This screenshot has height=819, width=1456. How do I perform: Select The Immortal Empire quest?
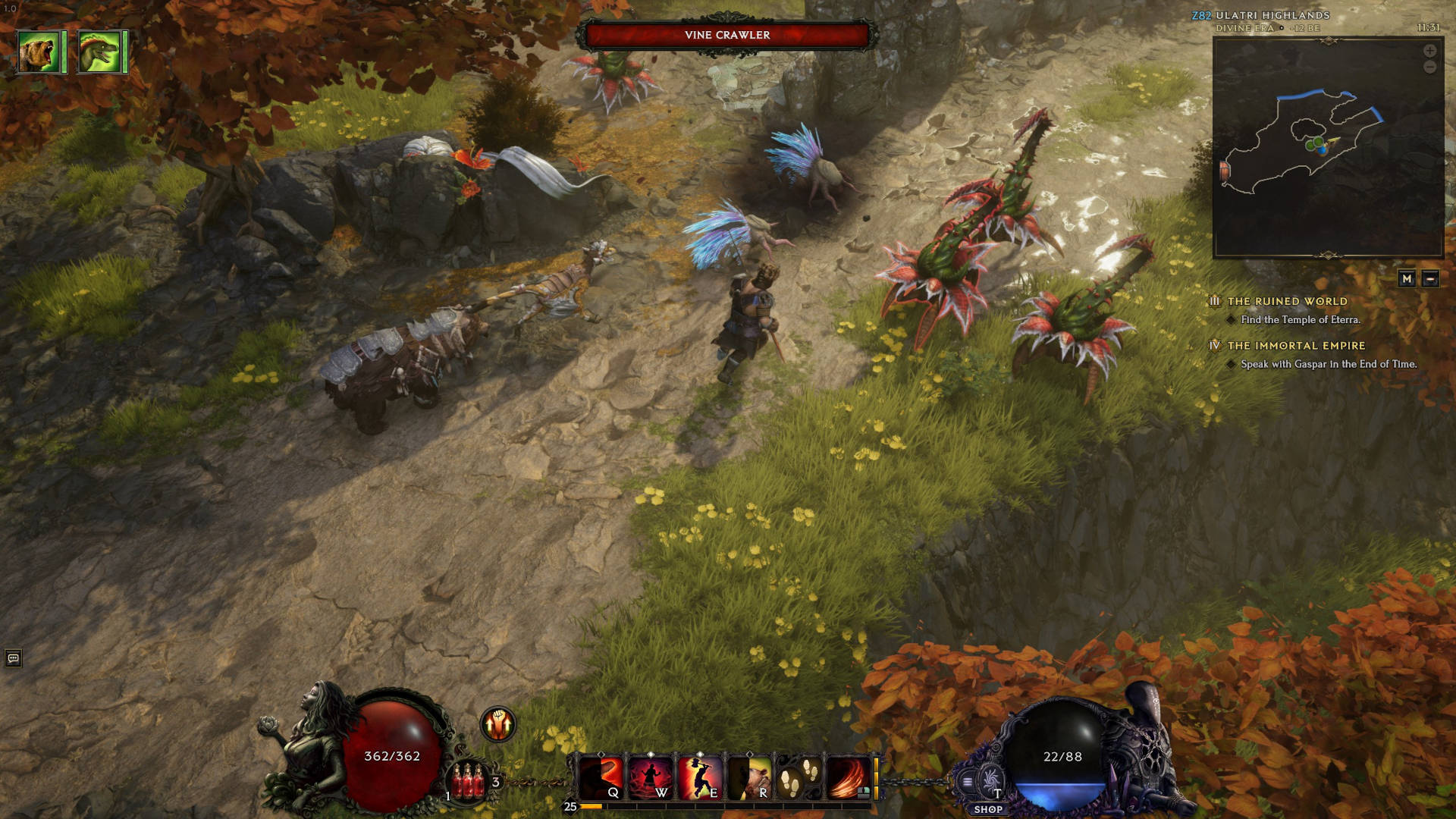click(1296, 346)
